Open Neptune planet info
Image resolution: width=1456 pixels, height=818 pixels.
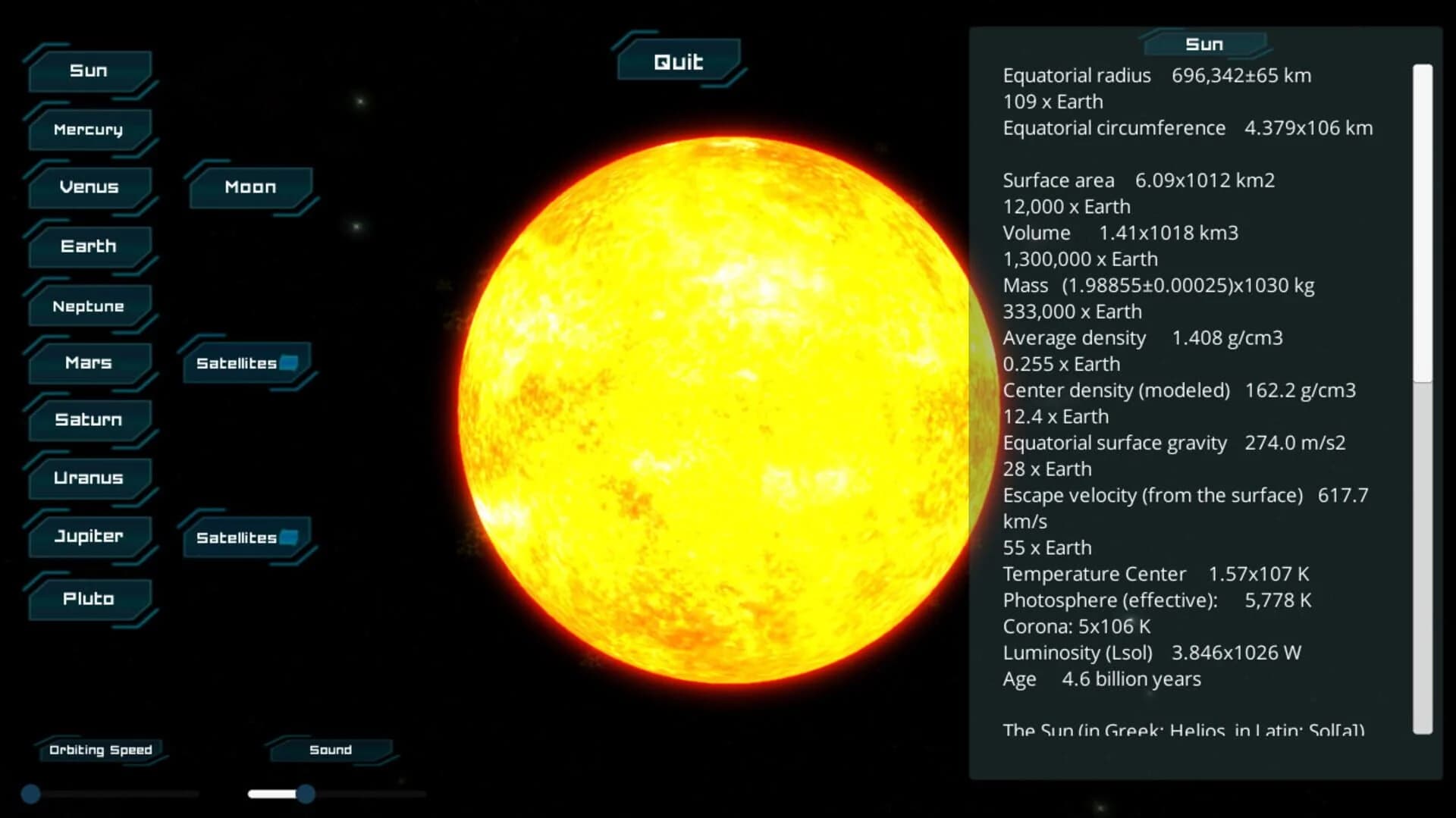(x=89, y=306)
